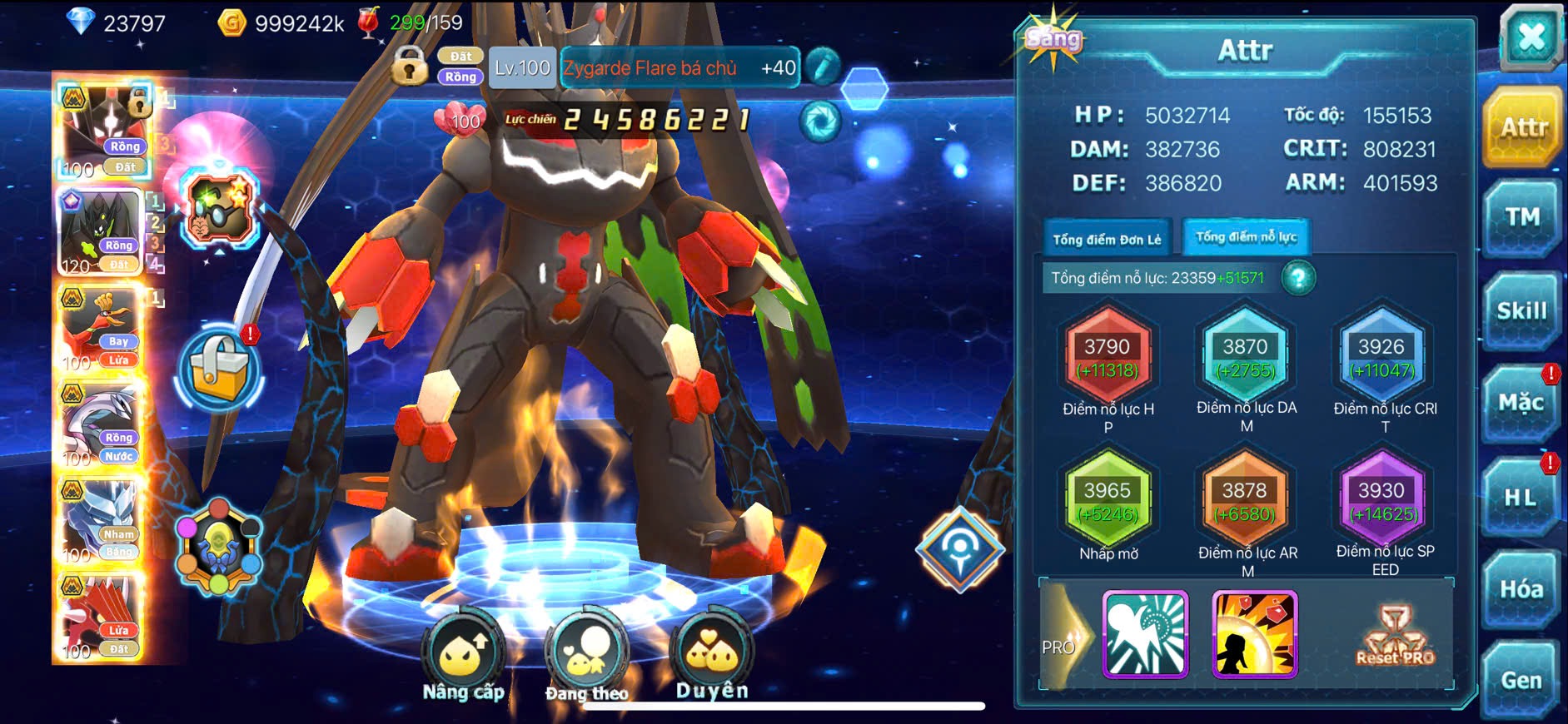Click the pencil rename icon beside name

[823, 67]
